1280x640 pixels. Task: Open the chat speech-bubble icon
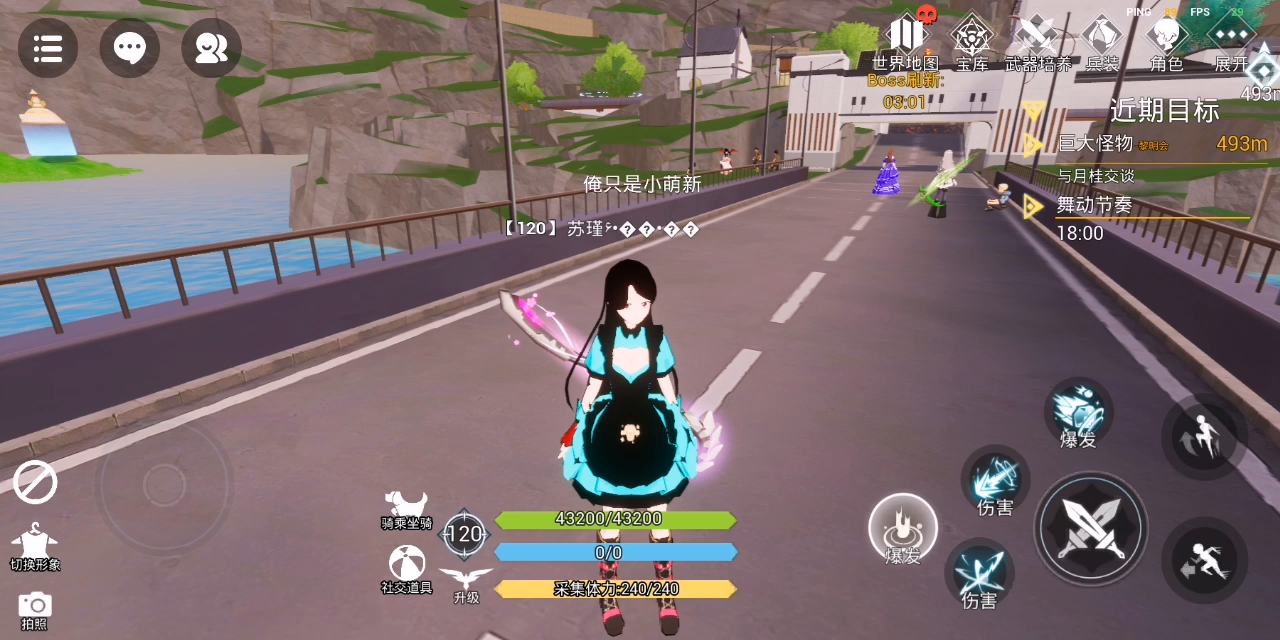point(130,48)
